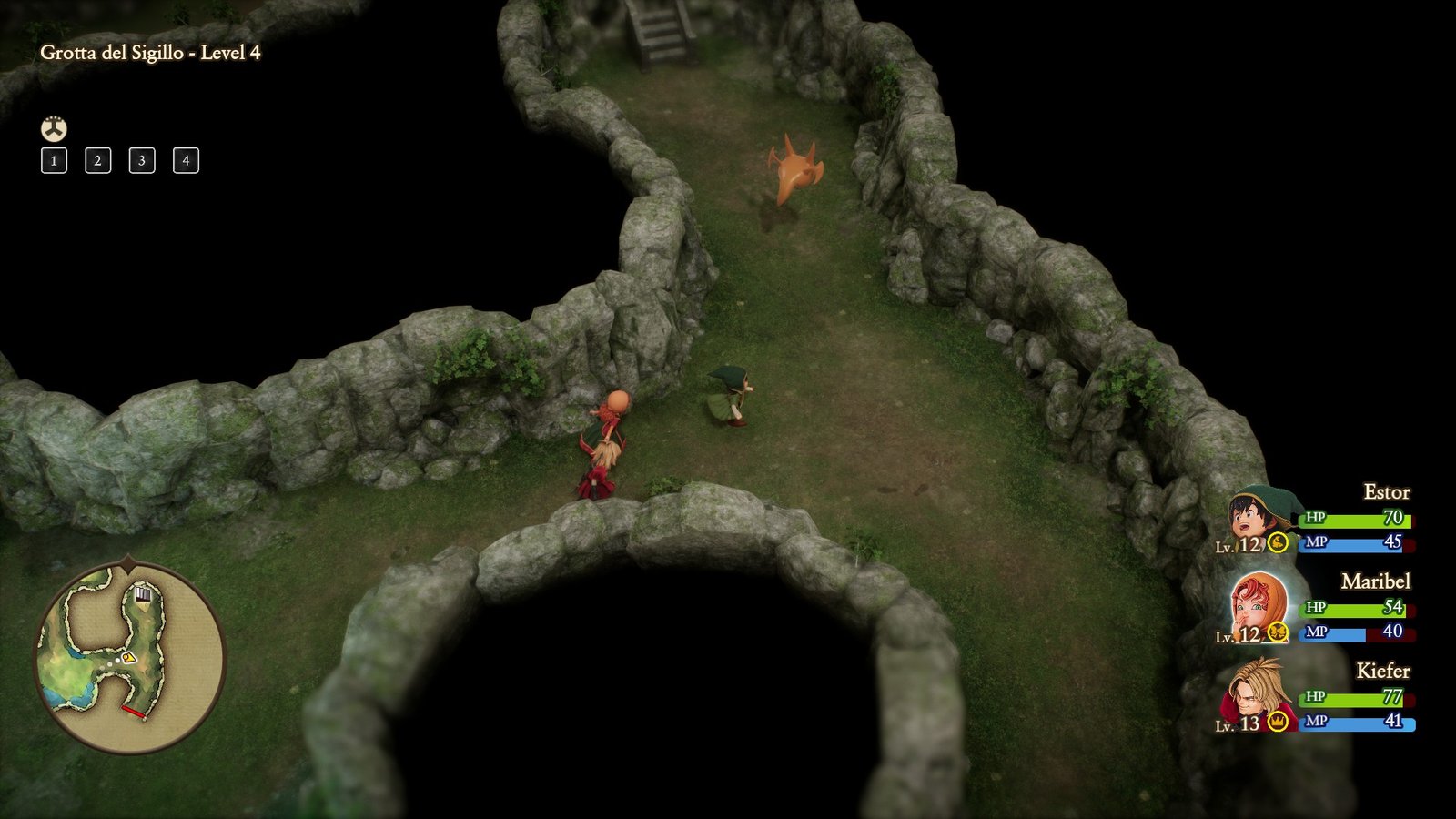This screenshot has width=1456, height=819.
Task: Switch to panel 4
Action: (186, 161)
